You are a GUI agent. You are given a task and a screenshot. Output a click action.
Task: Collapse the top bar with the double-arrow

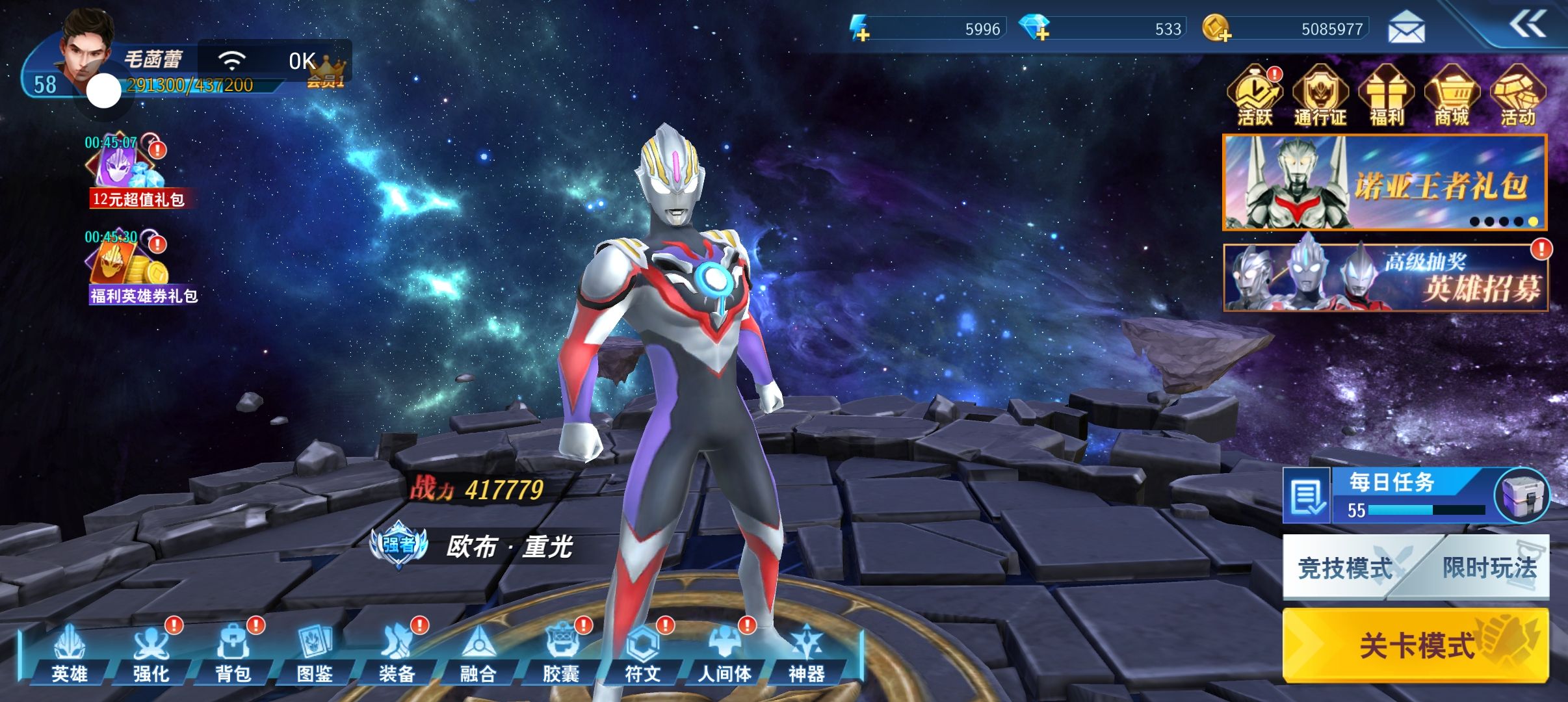pyautogui.click(x=1526, y=26)
